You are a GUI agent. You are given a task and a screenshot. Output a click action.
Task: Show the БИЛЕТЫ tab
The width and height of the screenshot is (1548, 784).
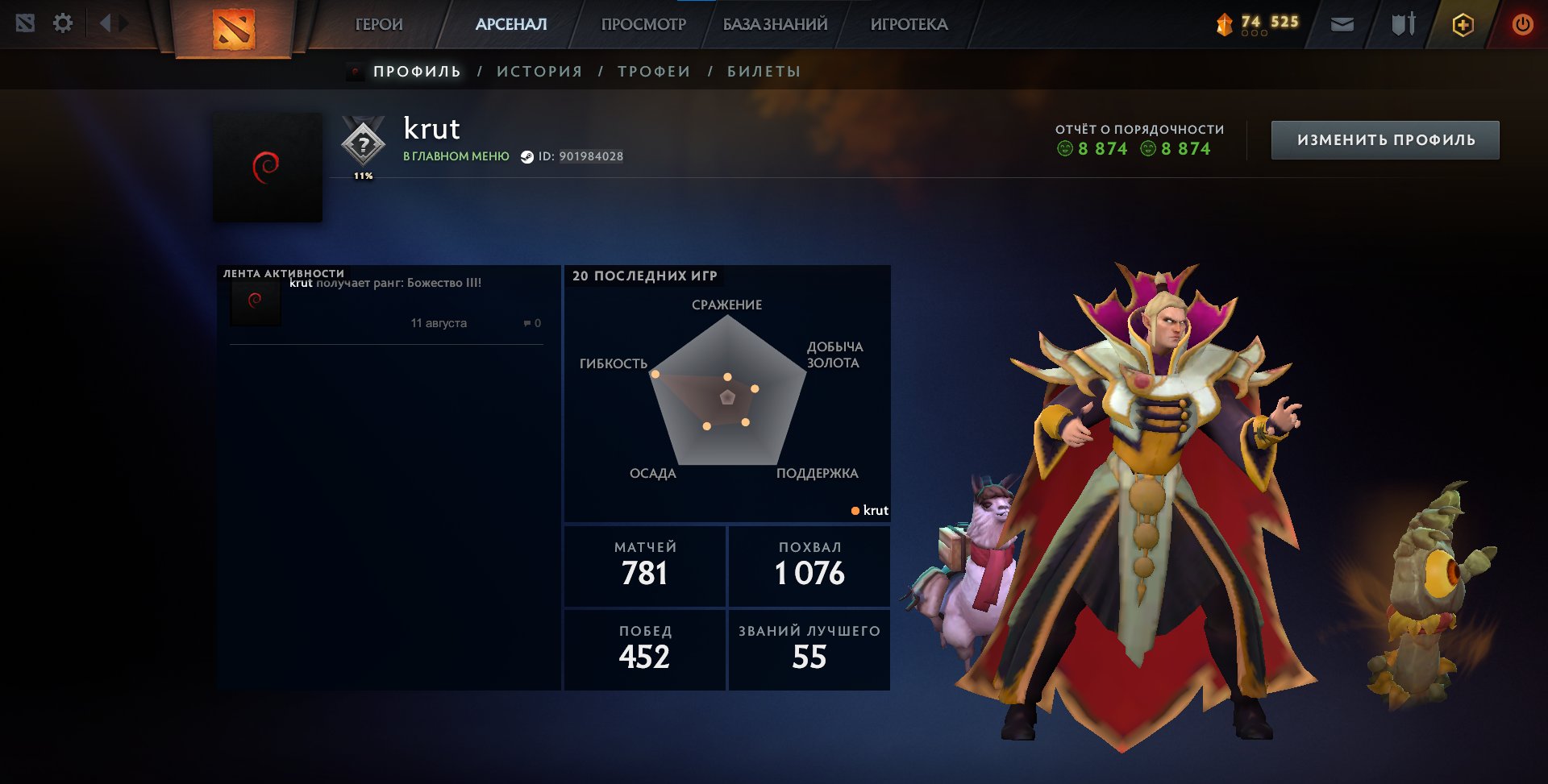pos(764,72)
